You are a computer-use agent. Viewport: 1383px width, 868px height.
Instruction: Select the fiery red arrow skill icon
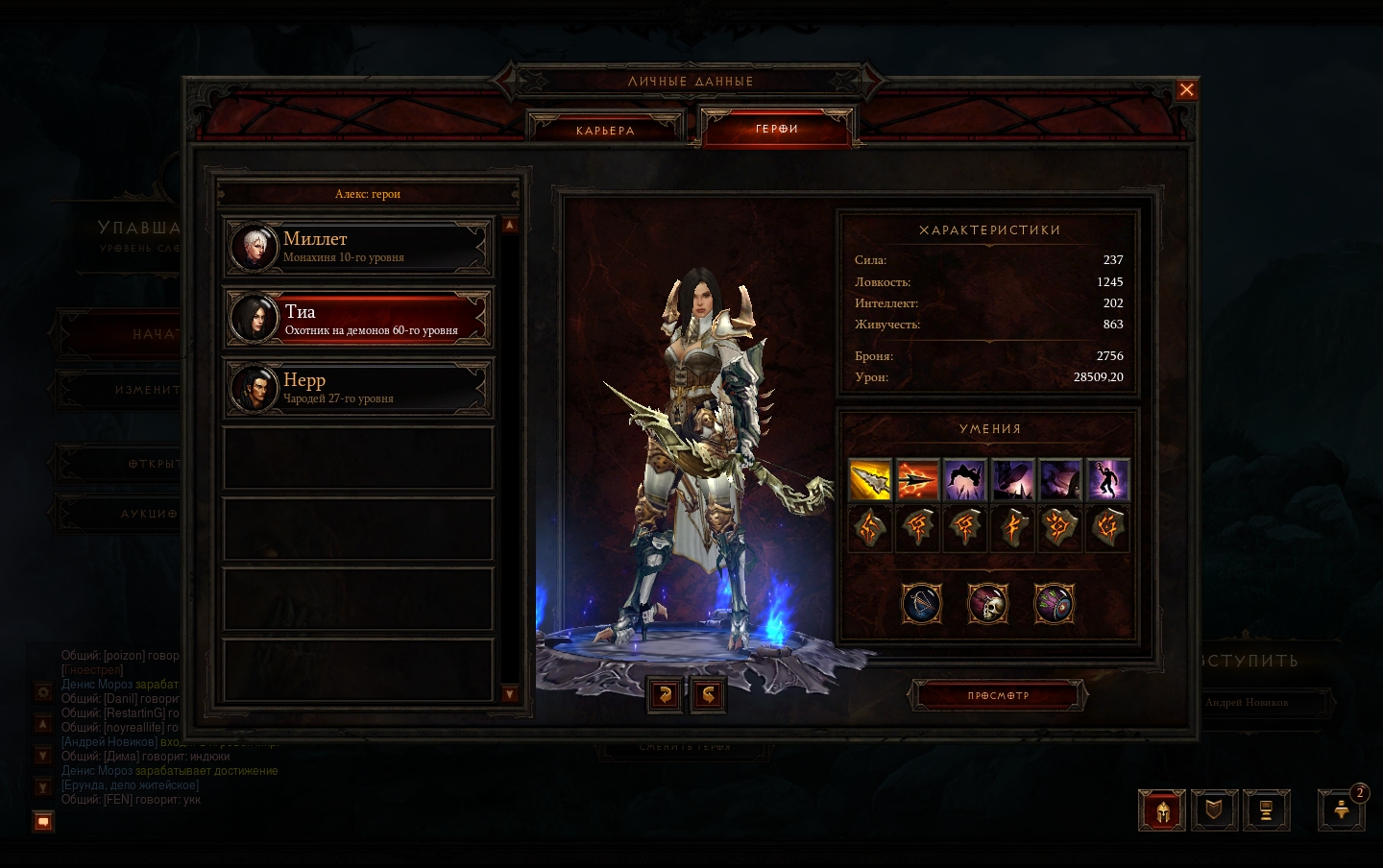(917, 480)
